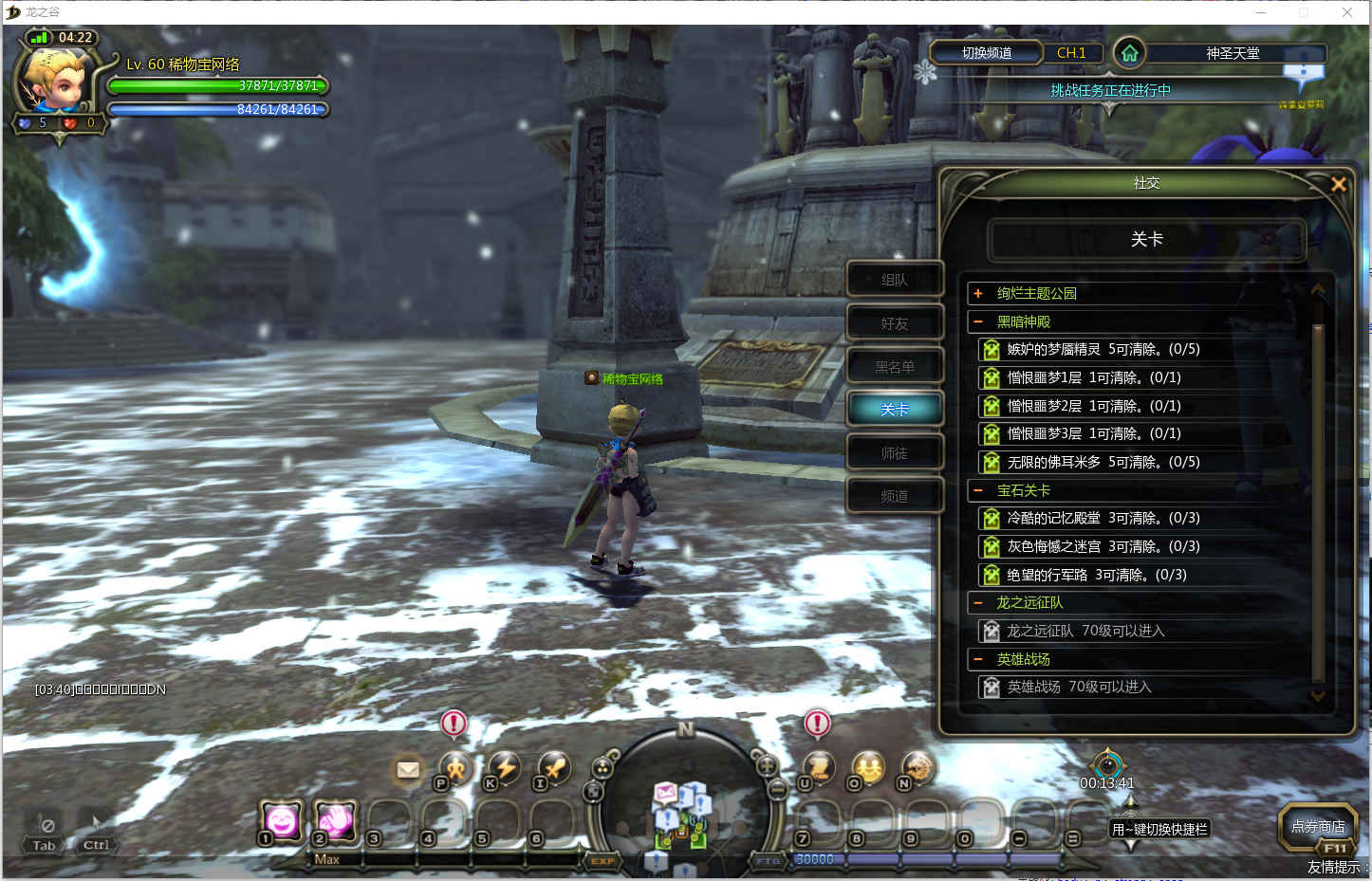Select the 师徒 mentor tab
Screen dimensions: 1372x881
[x=894, y=453]
